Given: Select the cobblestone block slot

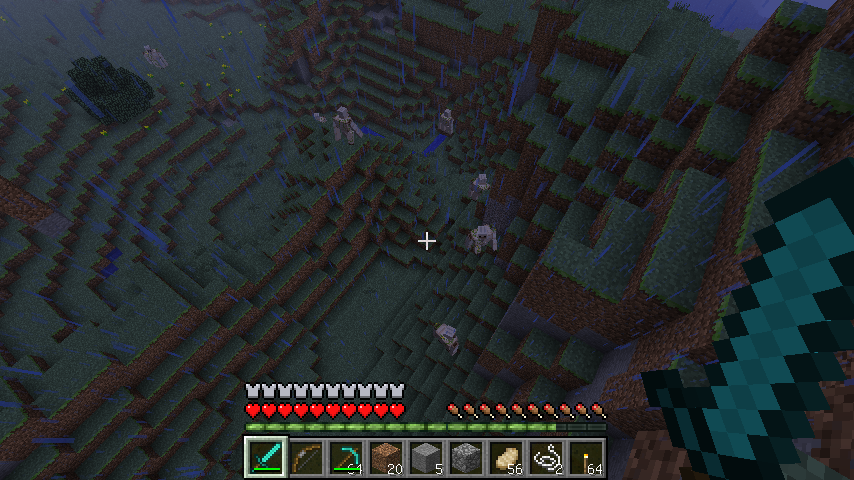Looking at the screenshot, I should [x=466, y=458].
